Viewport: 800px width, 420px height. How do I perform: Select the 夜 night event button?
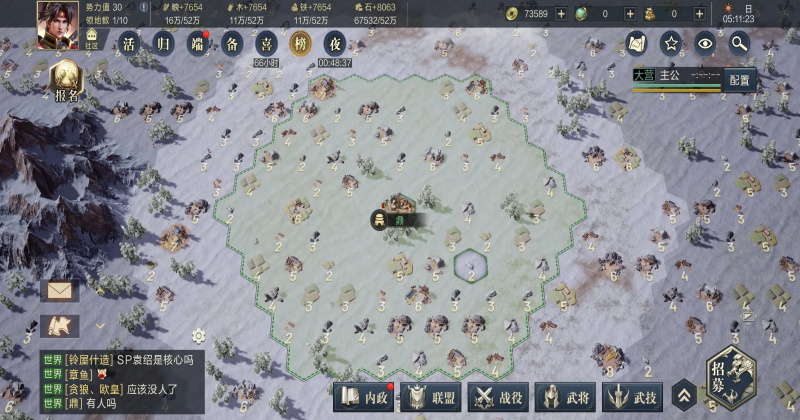(x=335, y=43)
